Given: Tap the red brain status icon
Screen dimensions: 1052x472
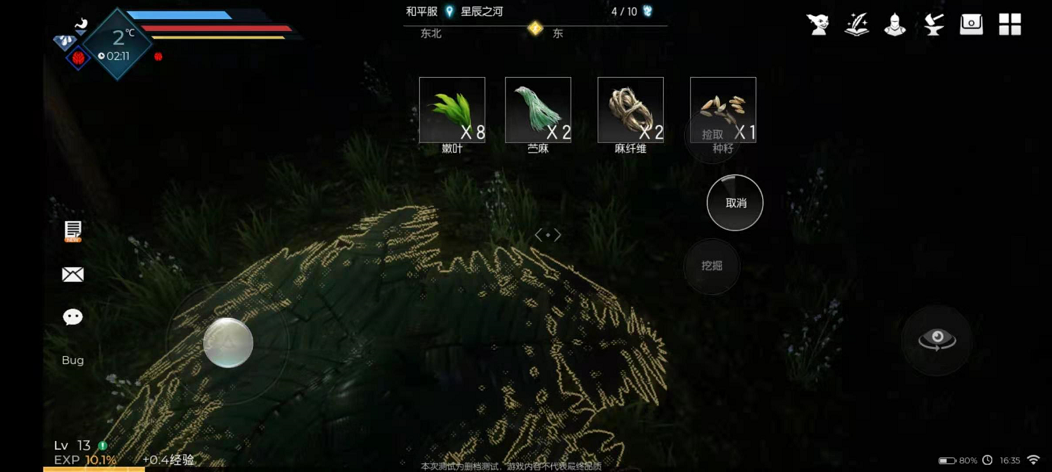Looking at the screenshot, I should pyautogui.click(x=78, y=58).
